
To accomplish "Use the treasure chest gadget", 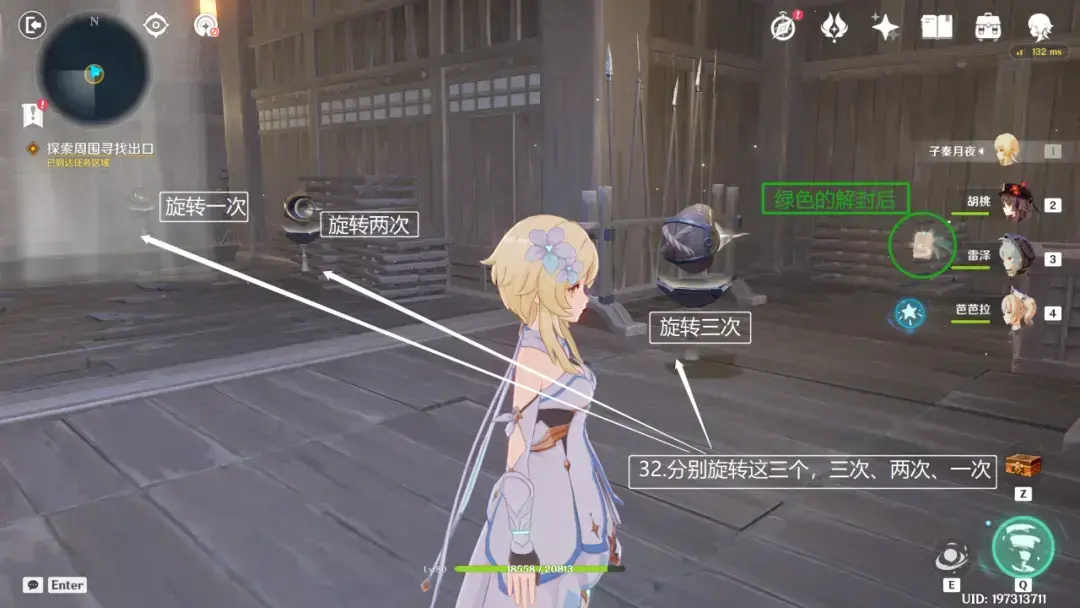I will click(1023, 466).
